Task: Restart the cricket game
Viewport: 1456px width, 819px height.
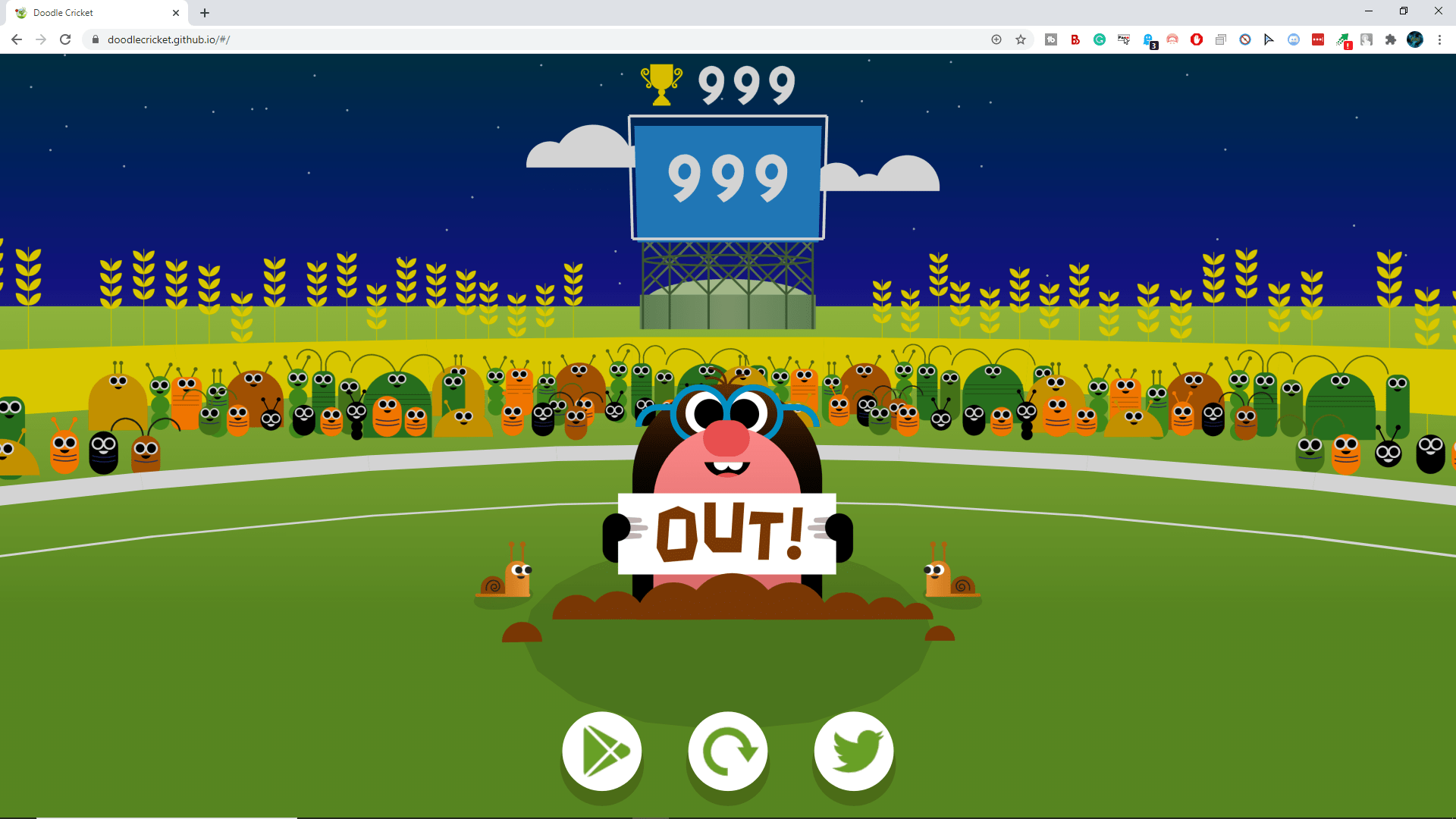Action: [x=727, y=752]
